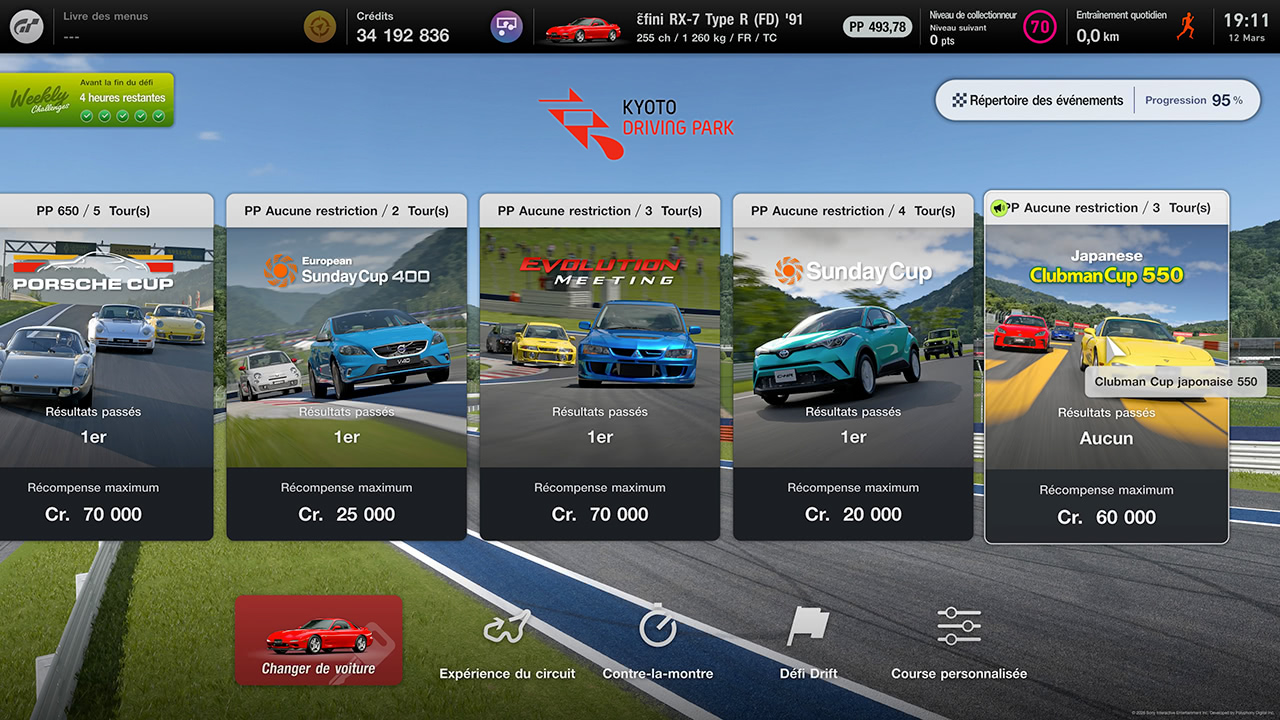This screenshot has height=720, width=1280.
Task: Click the collector level 70 badge
Action: 1040,26
